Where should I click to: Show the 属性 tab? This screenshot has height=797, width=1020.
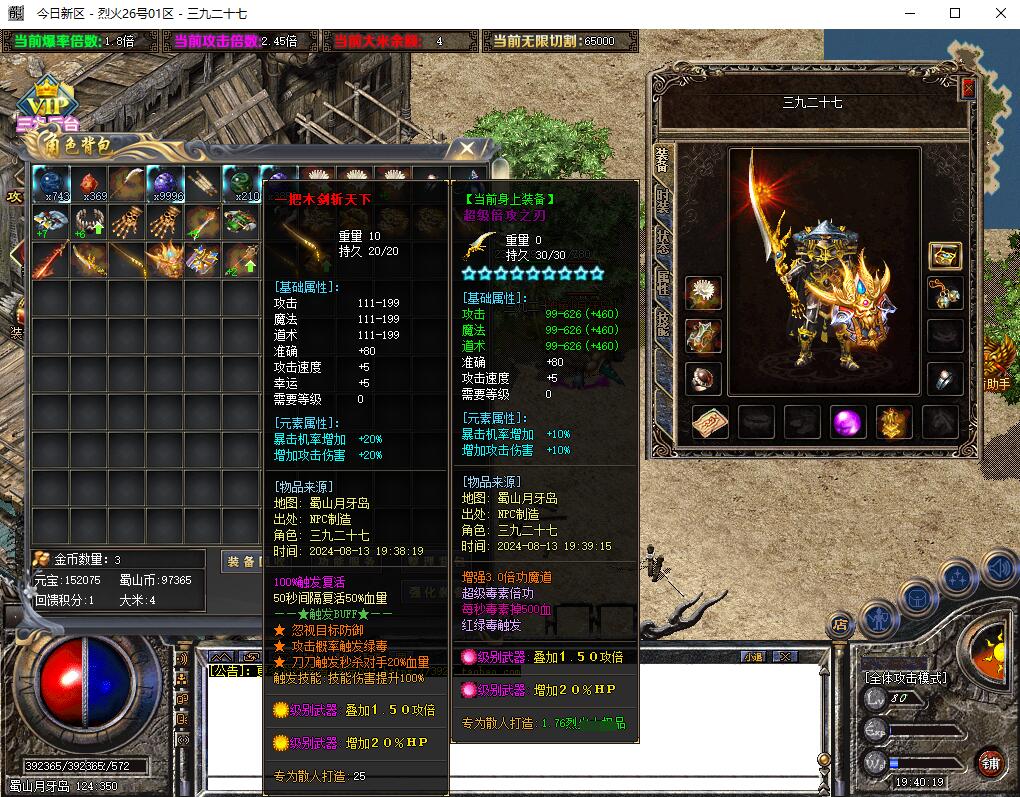[x=662, y=282]
